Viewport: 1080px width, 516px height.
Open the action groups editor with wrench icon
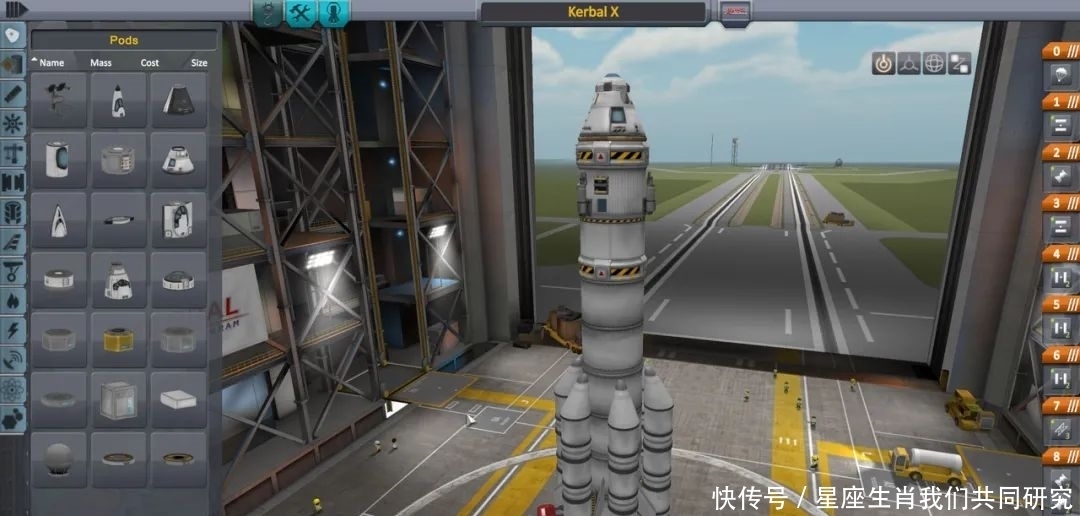click(301, 12)
